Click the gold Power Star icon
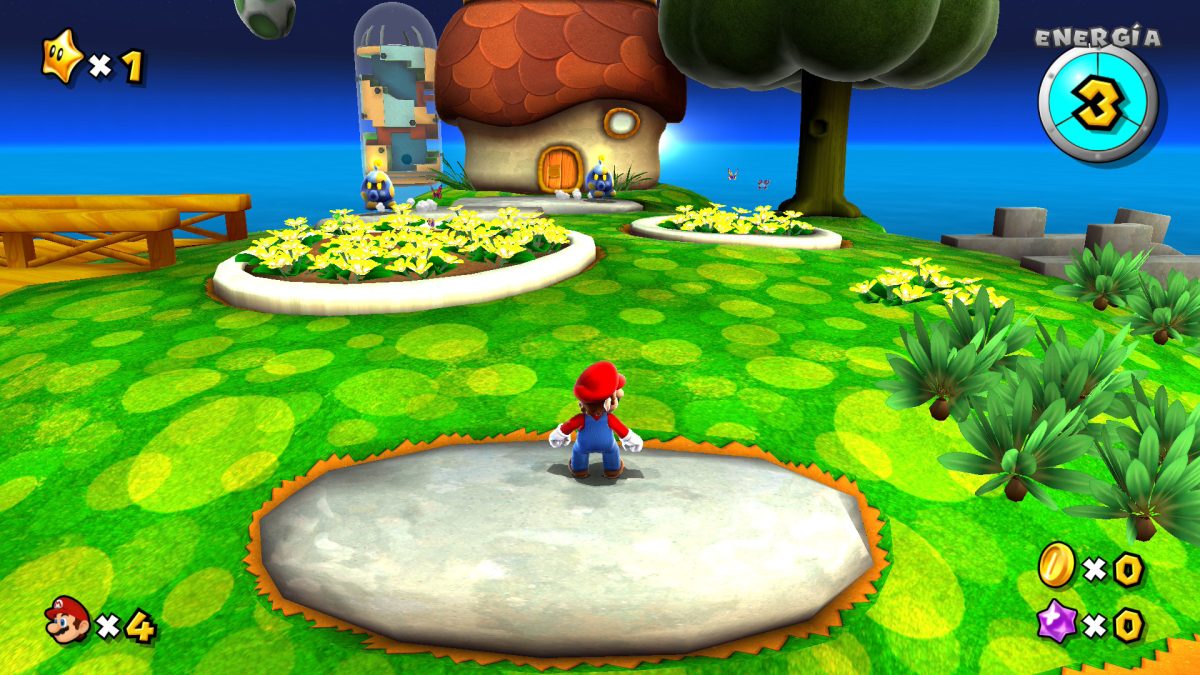This screenshot has height=675, width=1200. pos(61,56)
